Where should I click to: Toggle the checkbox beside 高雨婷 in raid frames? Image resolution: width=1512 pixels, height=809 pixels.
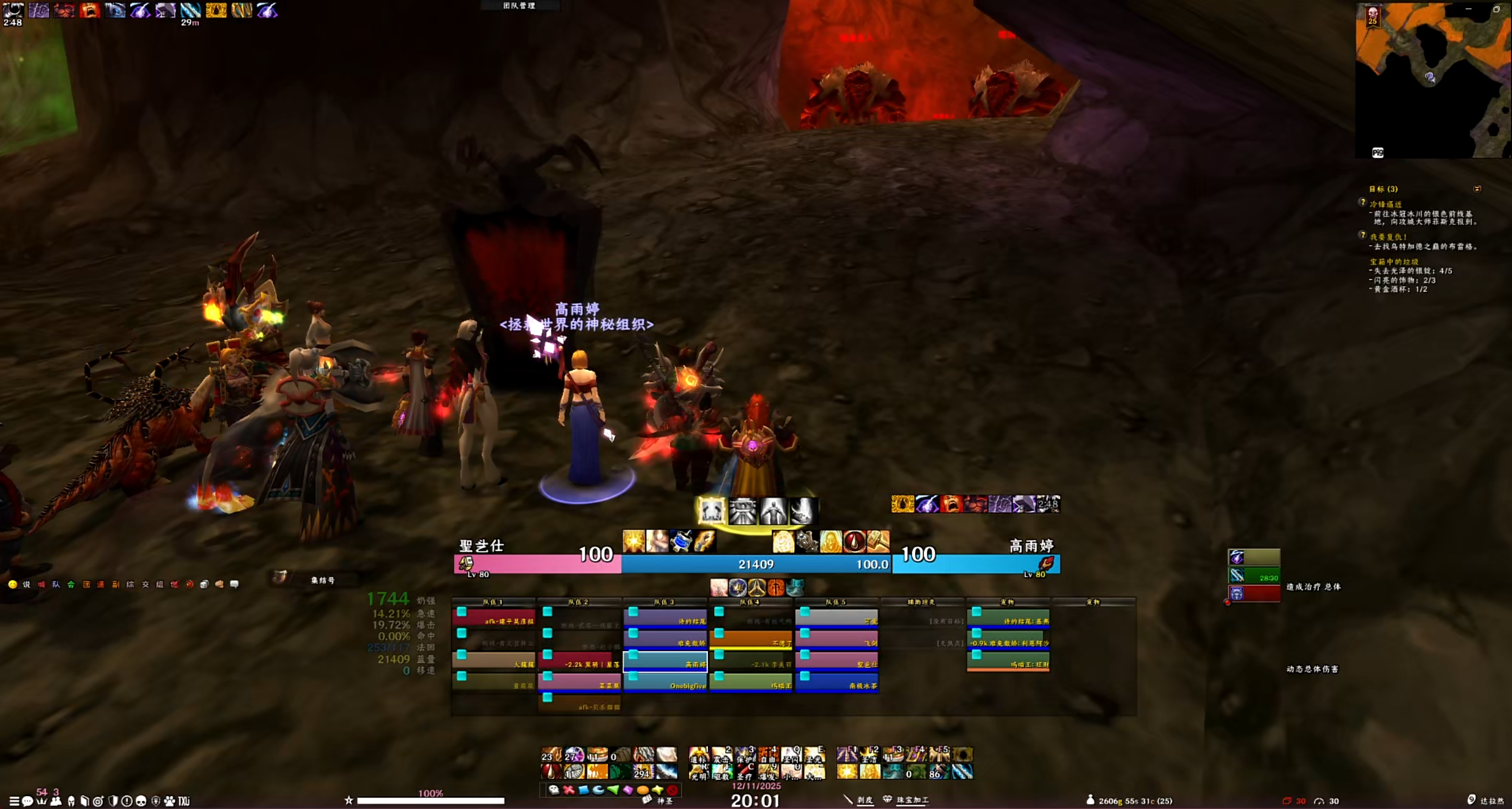634,656
